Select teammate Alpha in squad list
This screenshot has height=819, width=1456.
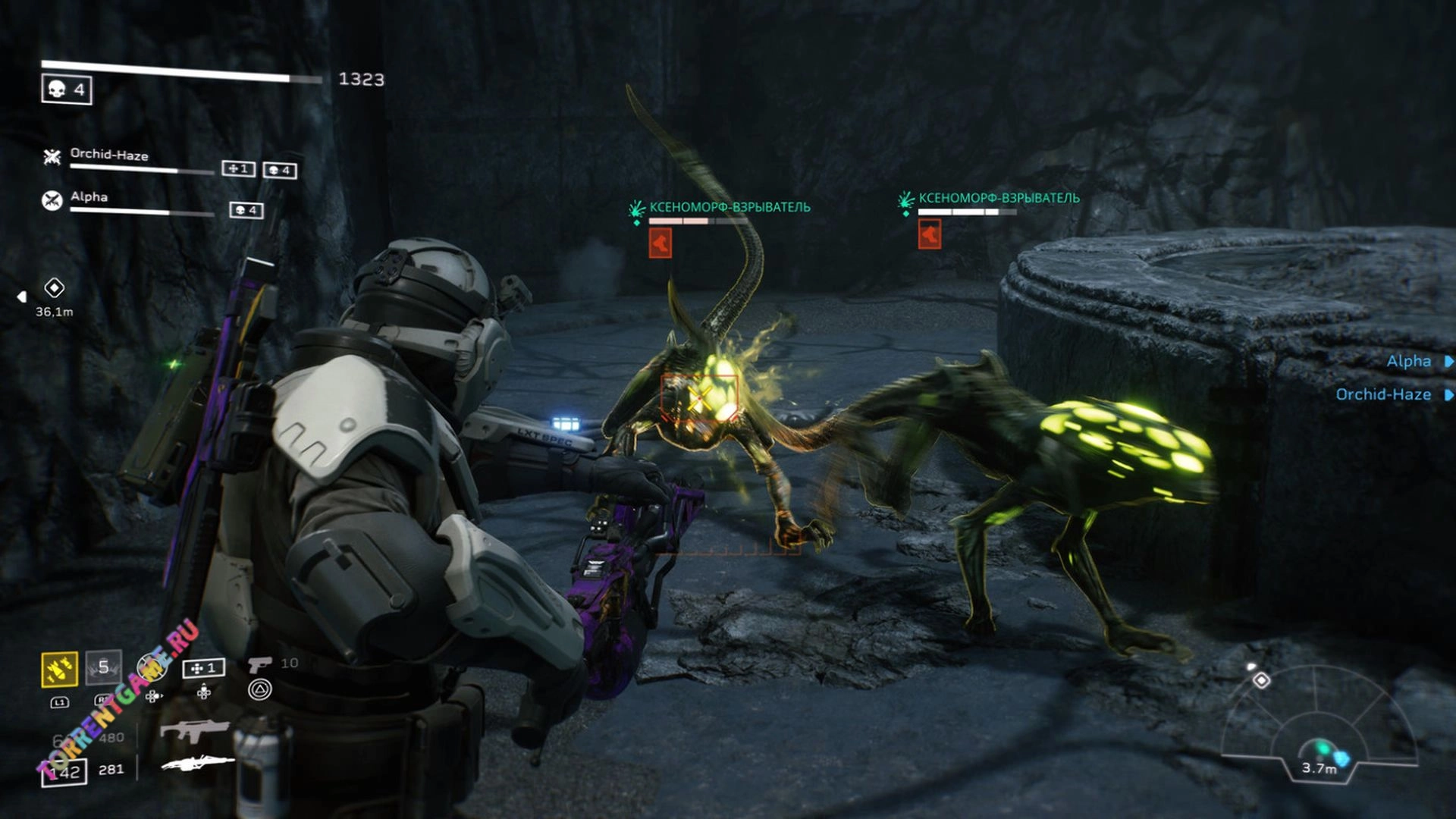(89, 197)
